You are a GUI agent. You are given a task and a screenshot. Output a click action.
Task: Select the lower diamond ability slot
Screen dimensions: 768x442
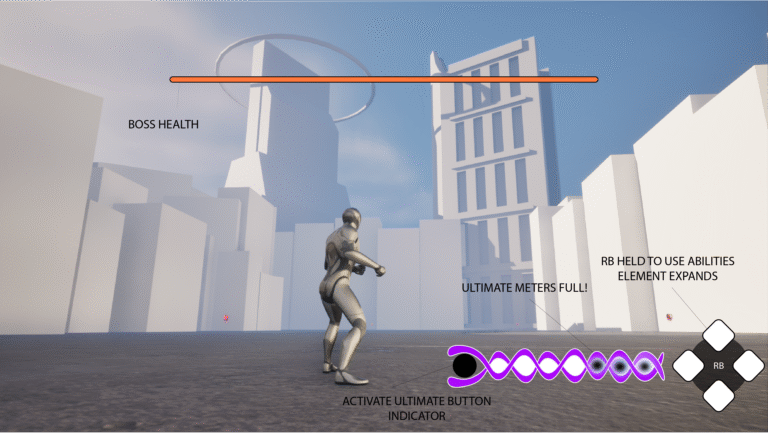[x=719, y=395]
